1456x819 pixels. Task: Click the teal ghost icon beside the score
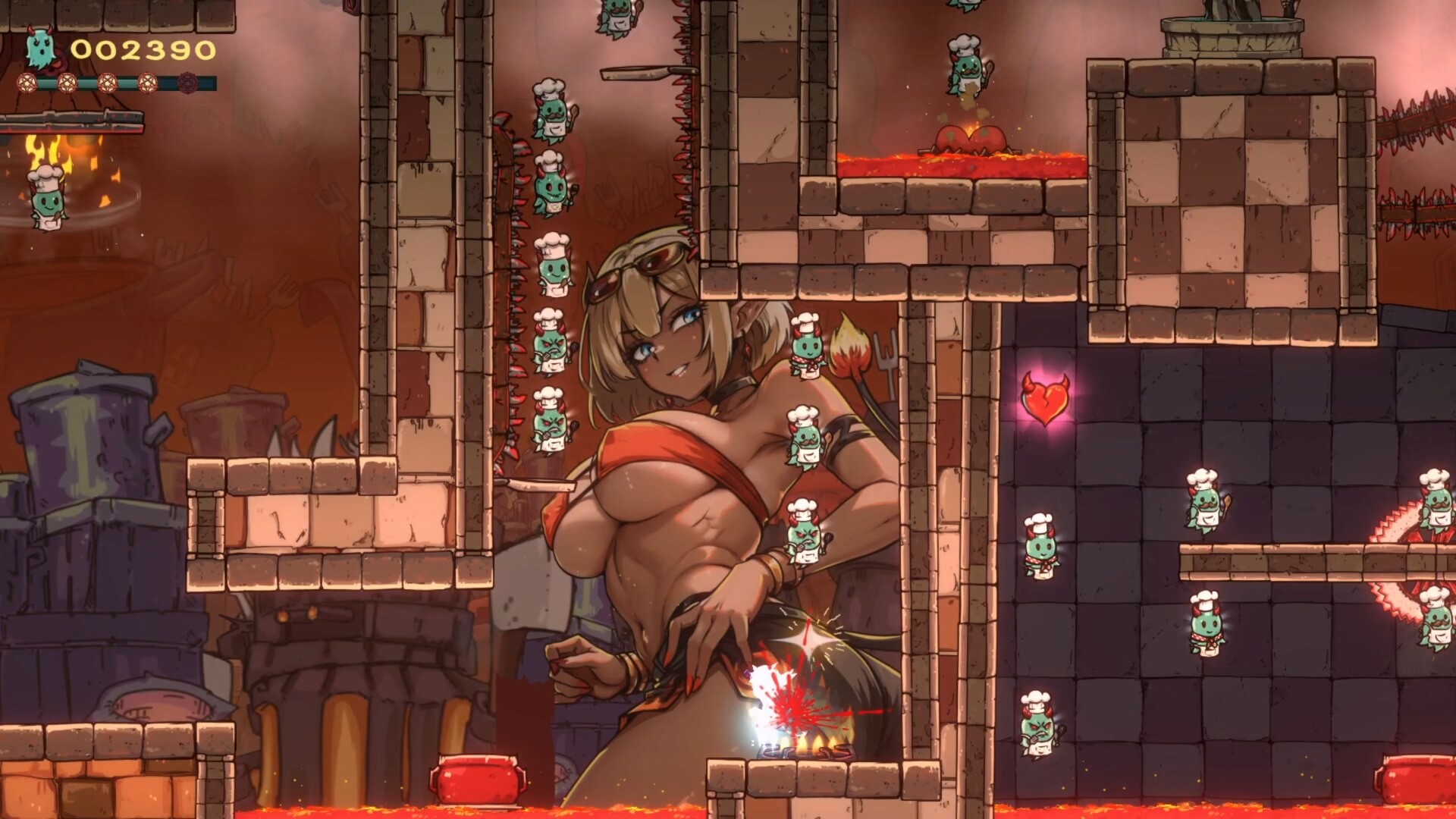[39, 49]
